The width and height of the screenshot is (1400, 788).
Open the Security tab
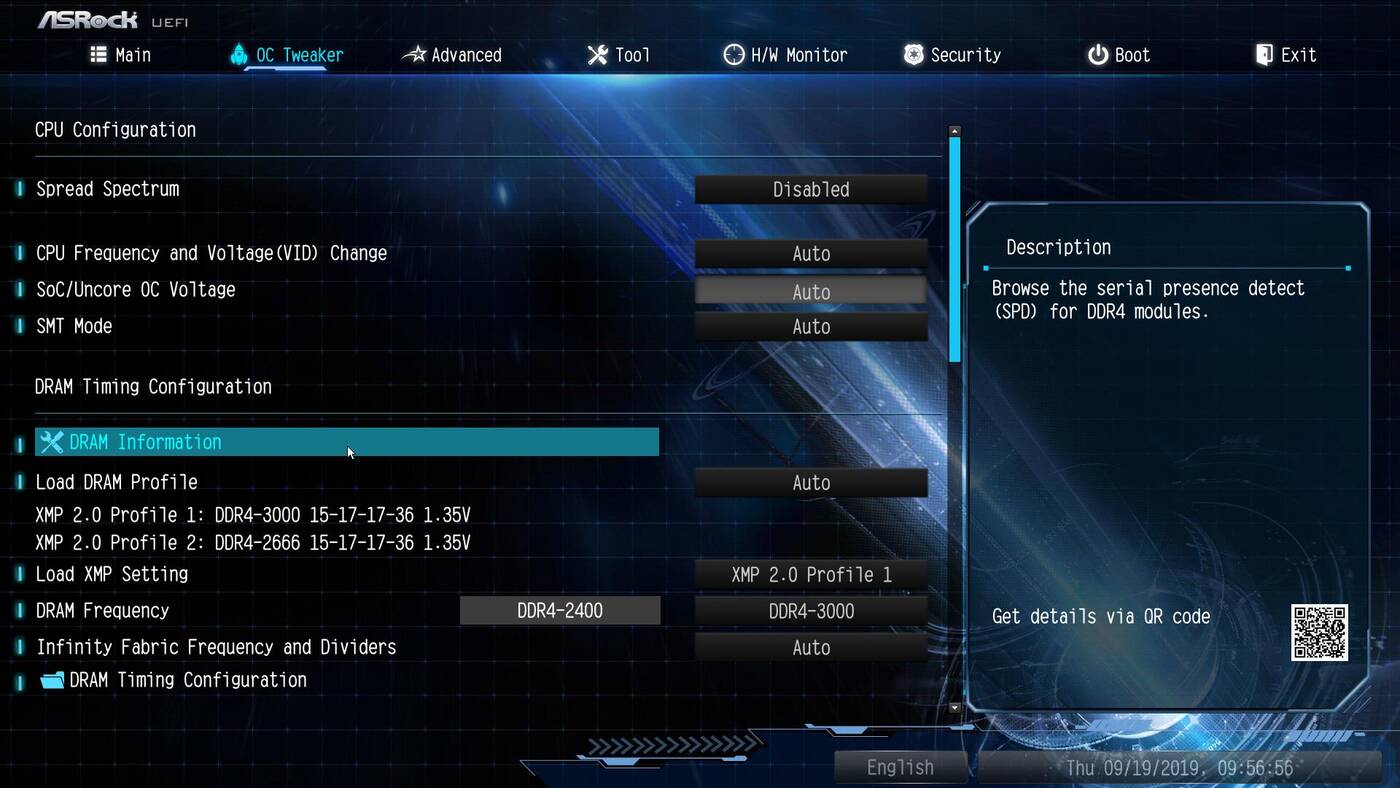pos(952,55)
